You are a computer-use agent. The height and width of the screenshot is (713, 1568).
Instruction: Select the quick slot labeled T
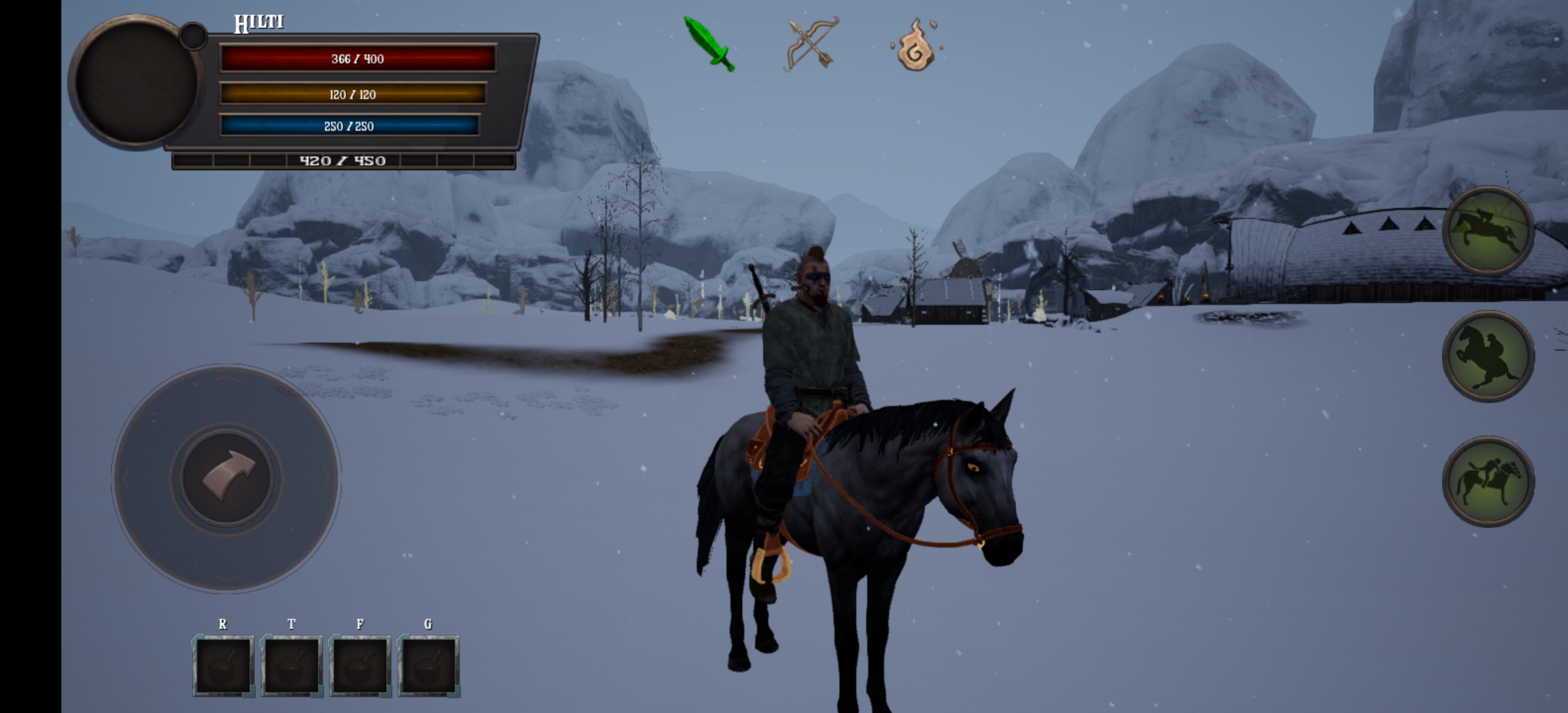292,666
